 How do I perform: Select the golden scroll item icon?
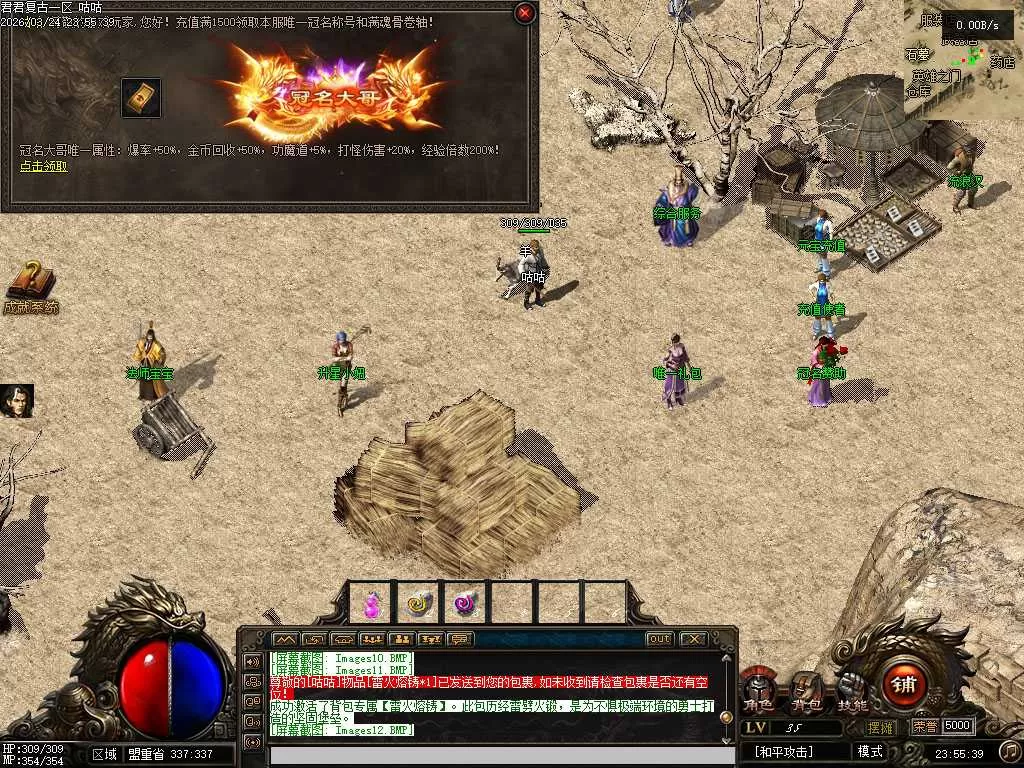141,97
